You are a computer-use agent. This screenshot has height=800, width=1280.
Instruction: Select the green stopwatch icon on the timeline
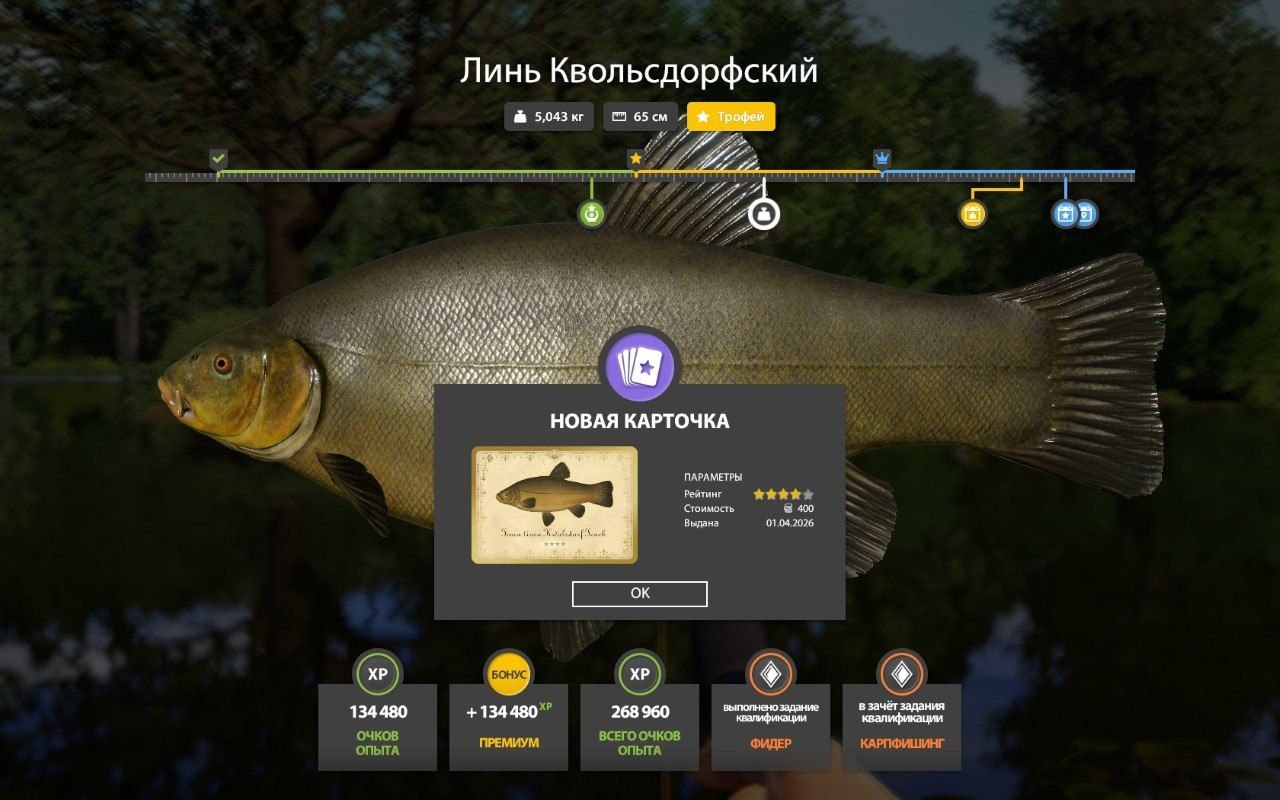[x=593, y=212]
